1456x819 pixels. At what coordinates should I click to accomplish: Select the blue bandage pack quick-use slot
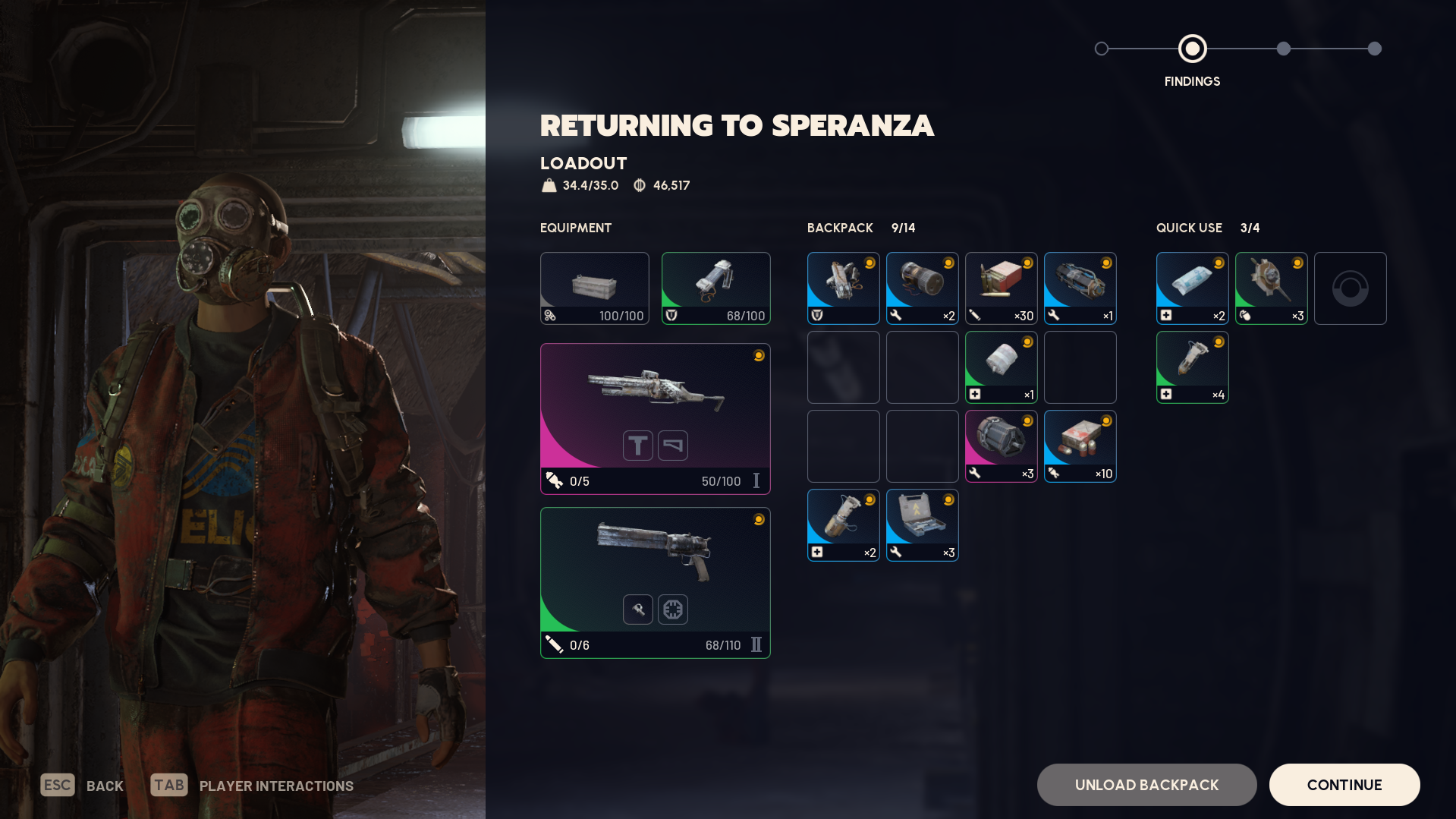pyautogui.click(x=1192, y=288)
